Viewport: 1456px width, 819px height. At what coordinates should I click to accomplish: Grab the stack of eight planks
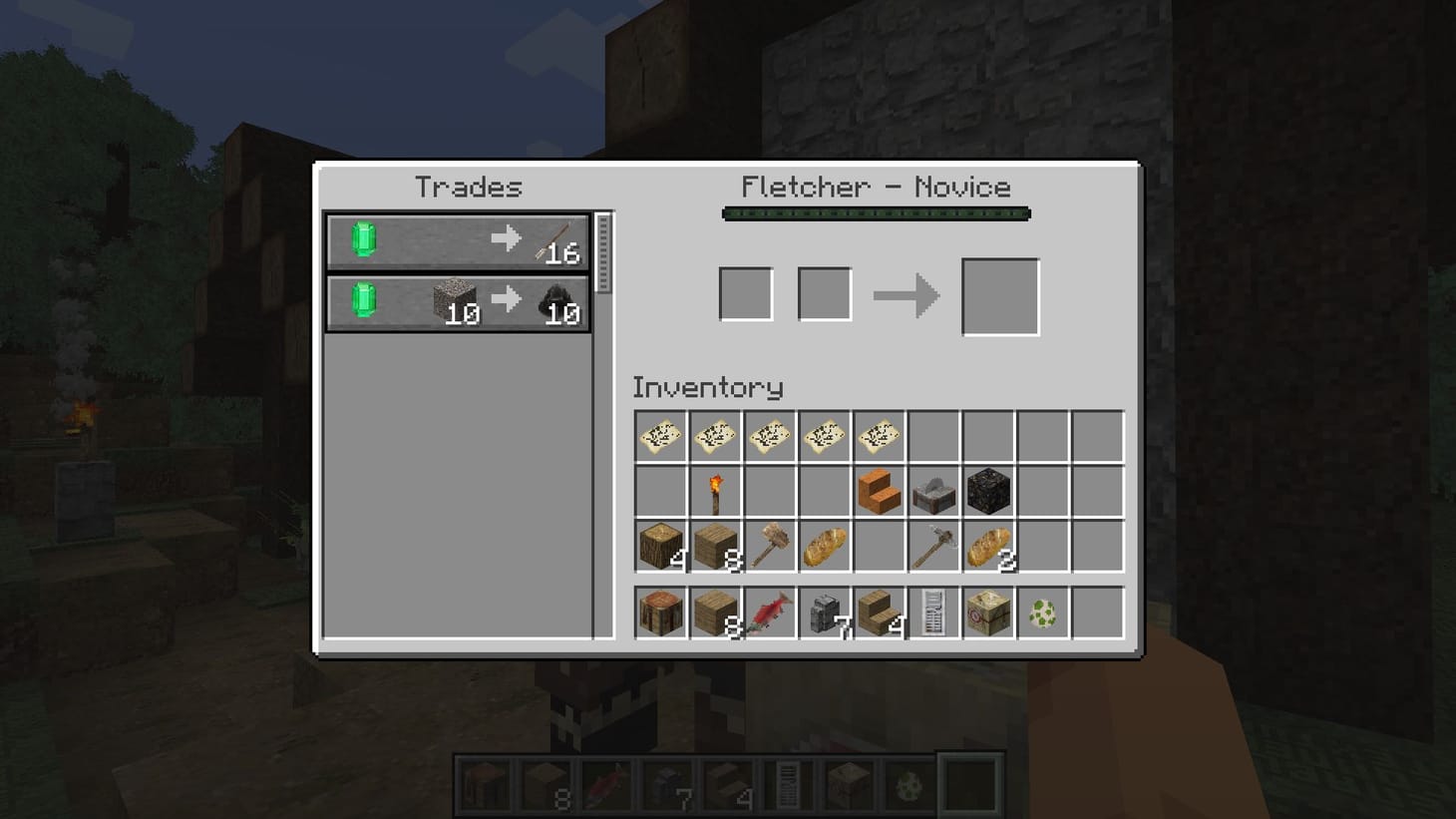[x=715, y=546]
